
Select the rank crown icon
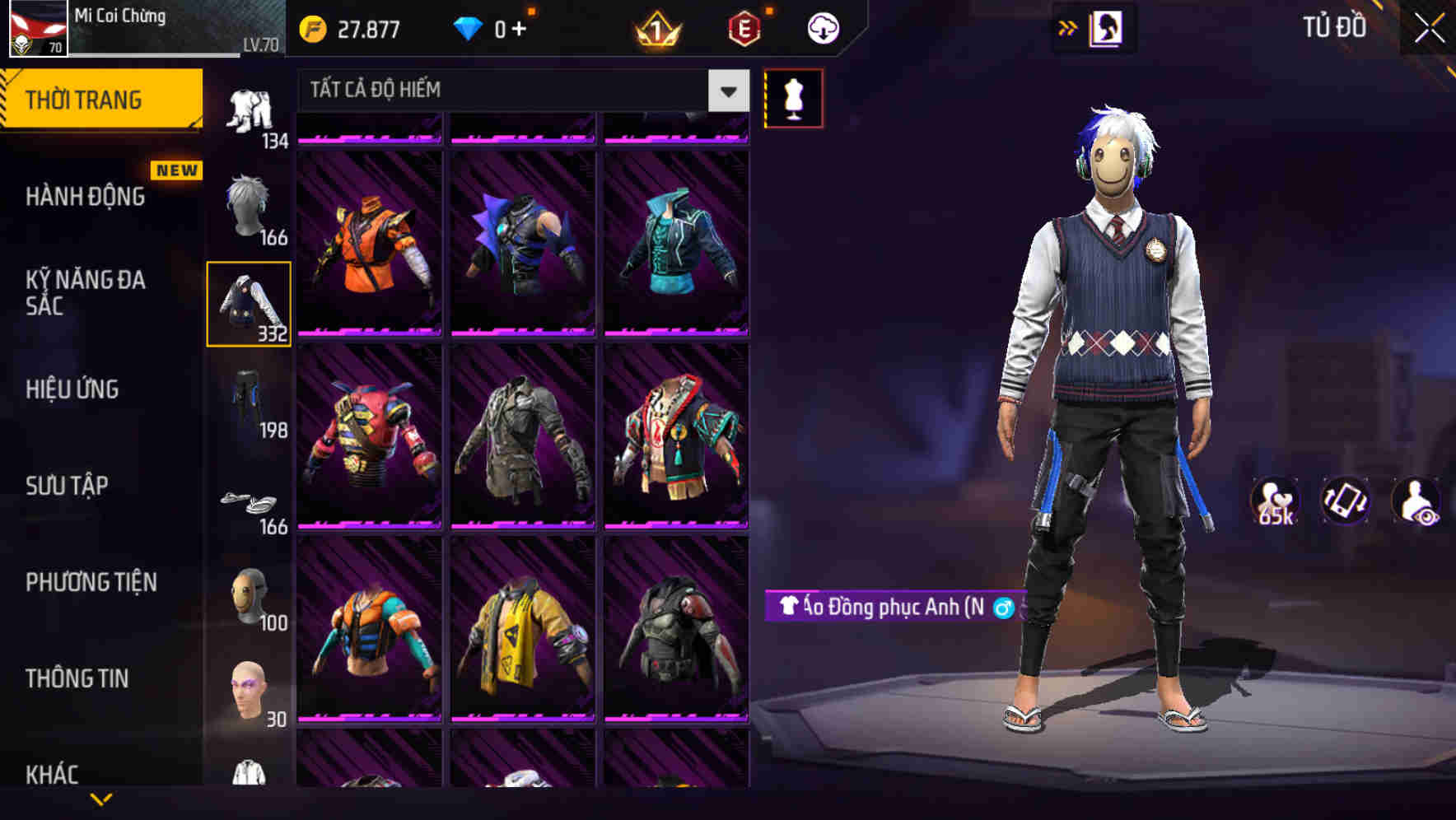pos(655,27)
